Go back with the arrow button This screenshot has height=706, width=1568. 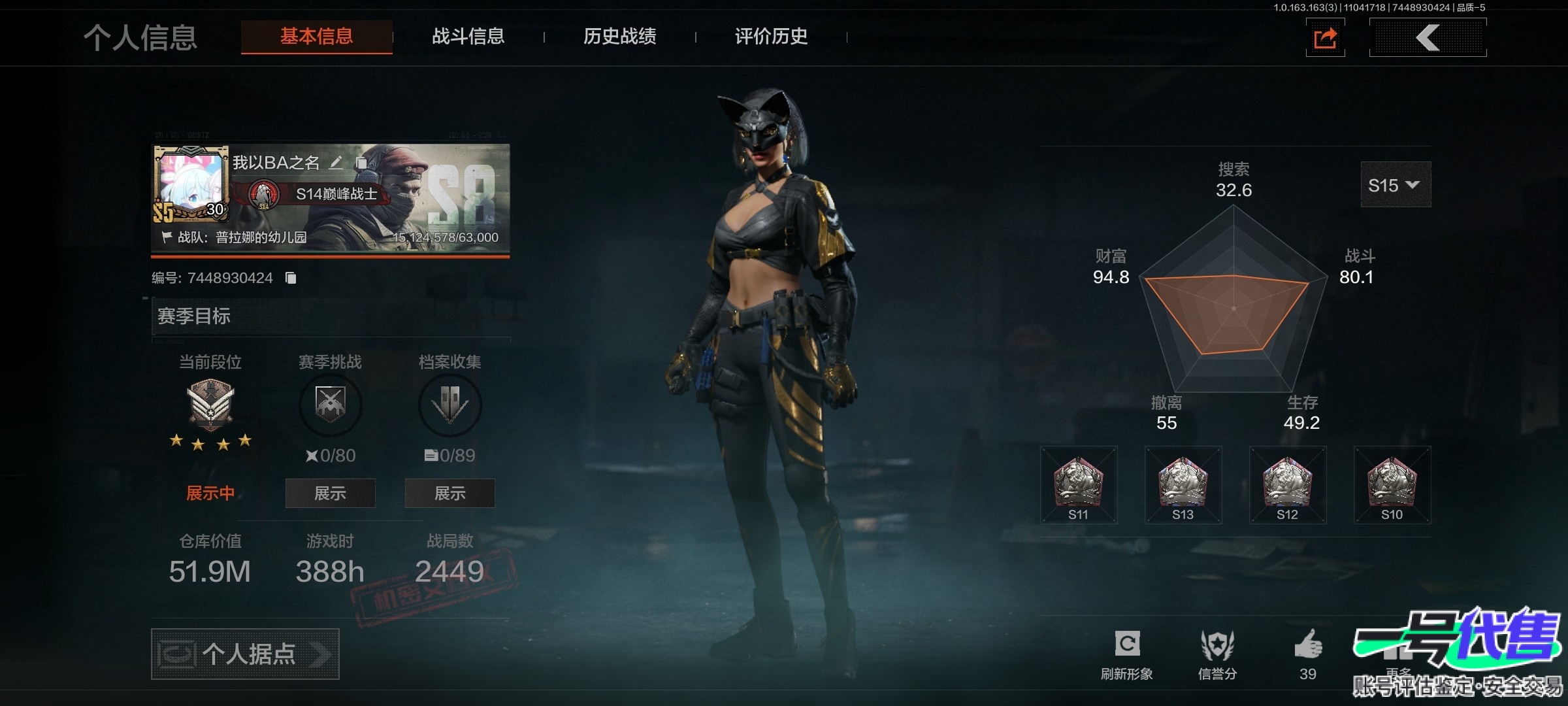tap(1428, 38)
